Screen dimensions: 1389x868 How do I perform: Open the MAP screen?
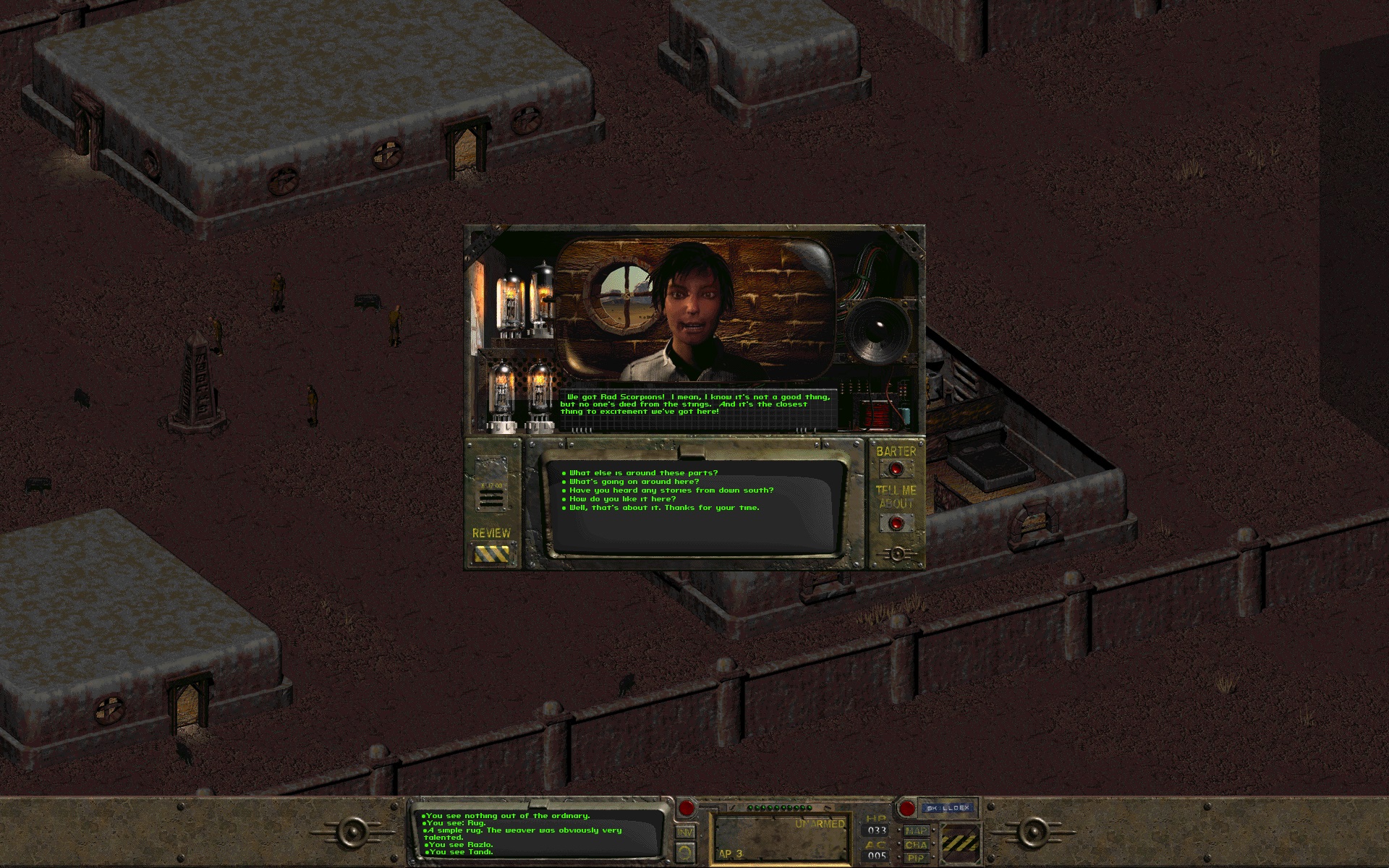pos(915,832)
